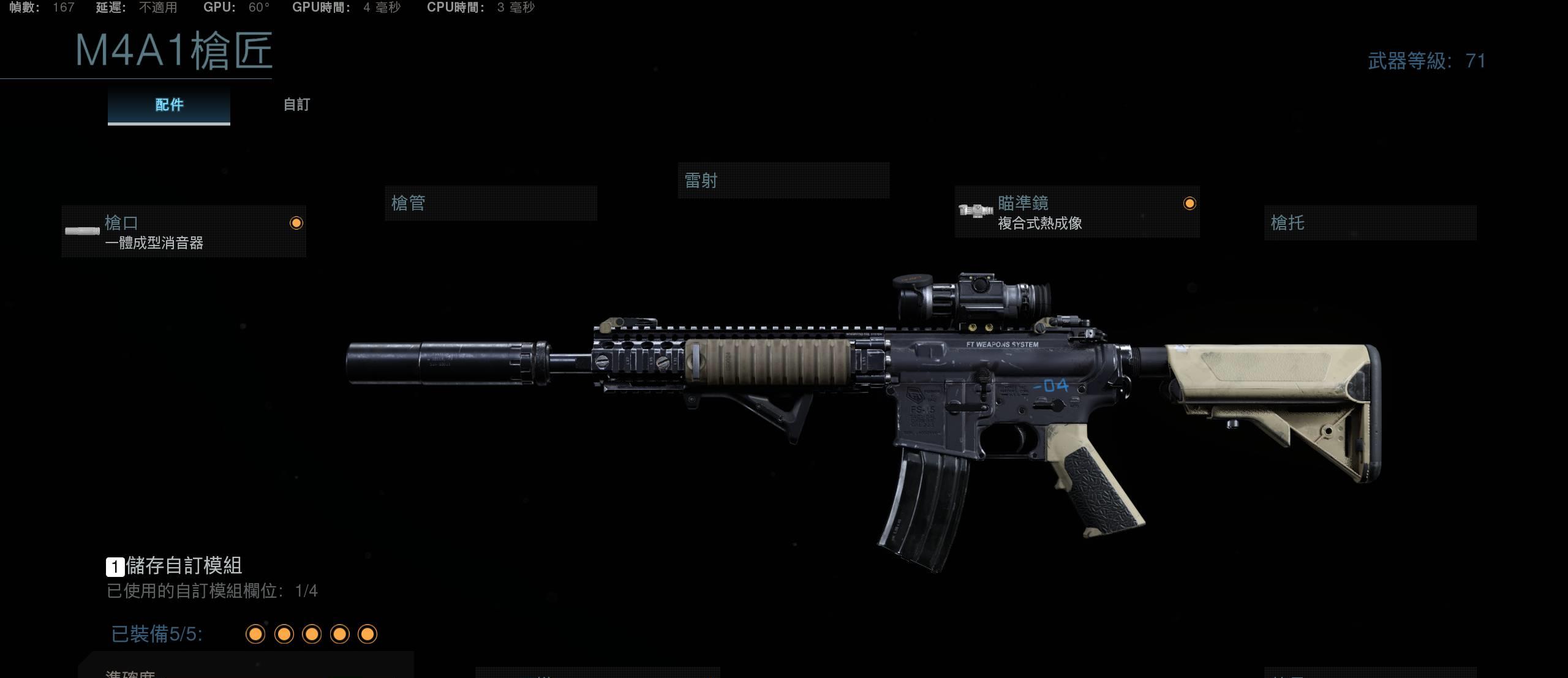Select the 瞄準鏡 optic slot with thermal scope
This screenshot has width=1568, height=678.
[x=1077, y=212]
